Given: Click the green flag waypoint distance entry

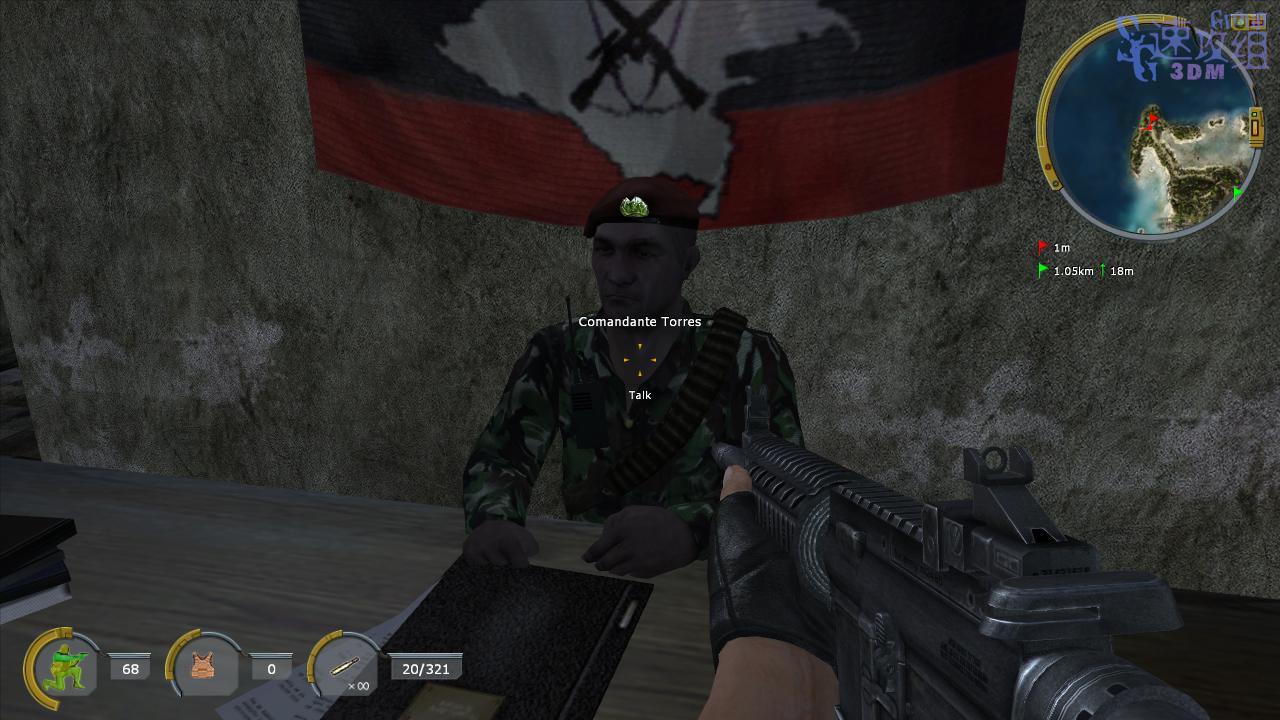Looking at the screenshot, I should (x=1073, y=271).
